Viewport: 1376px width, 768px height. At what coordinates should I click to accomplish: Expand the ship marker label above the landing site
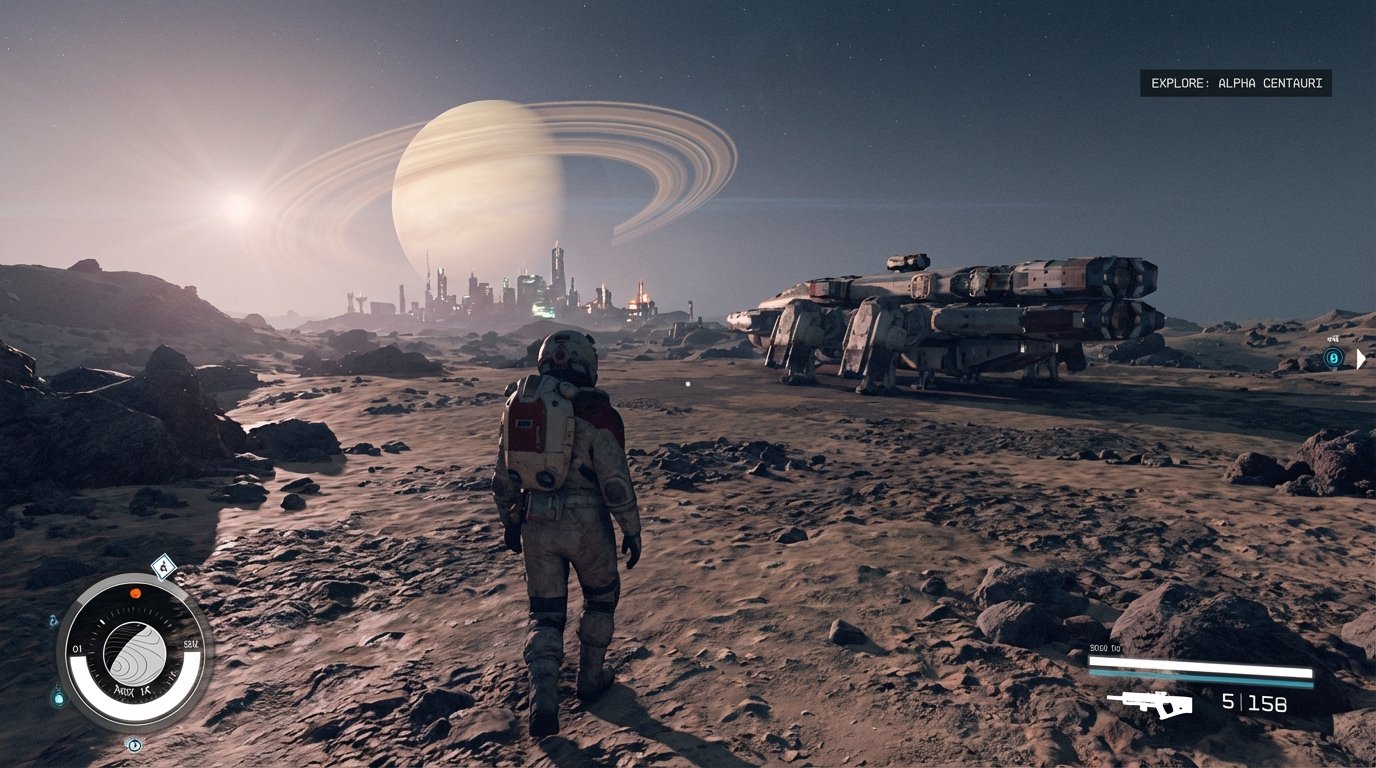(1333, 338)
